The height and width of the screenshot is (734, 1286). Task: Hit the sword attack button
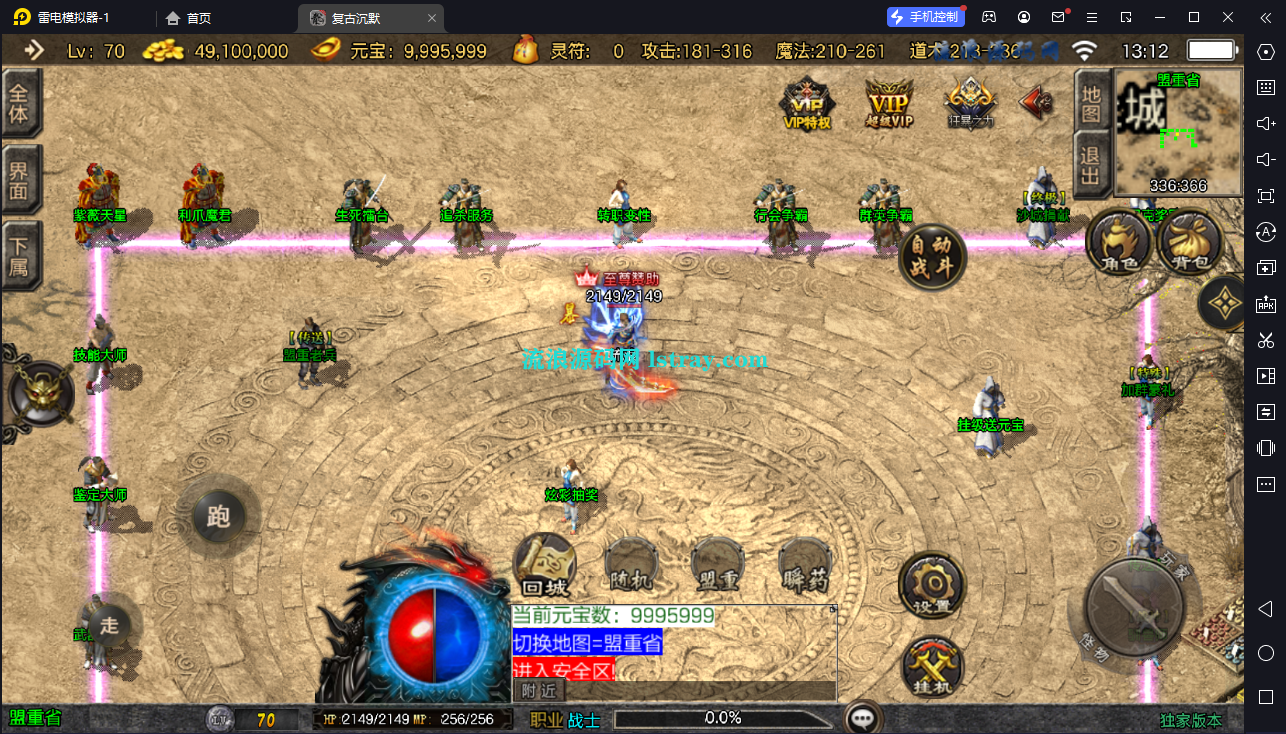pos(1134,606)
